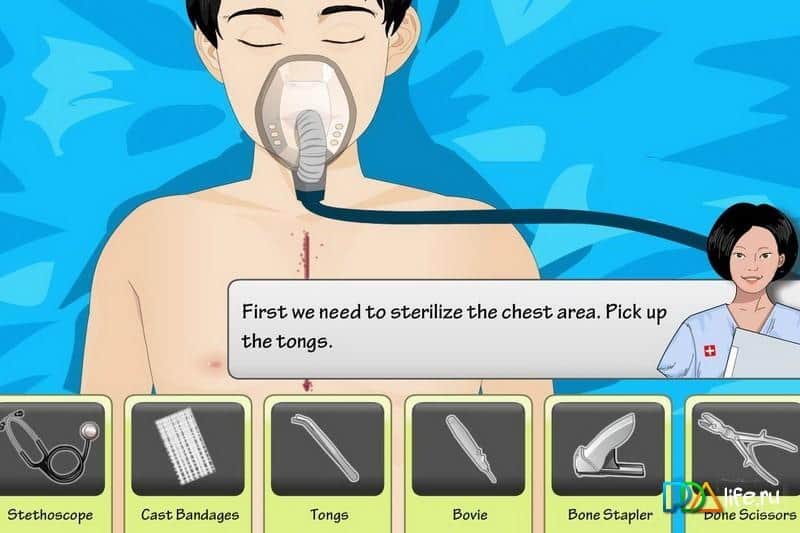Select the Stethoscope tool
Screen dimensions: 800x533
coord(50,448)
